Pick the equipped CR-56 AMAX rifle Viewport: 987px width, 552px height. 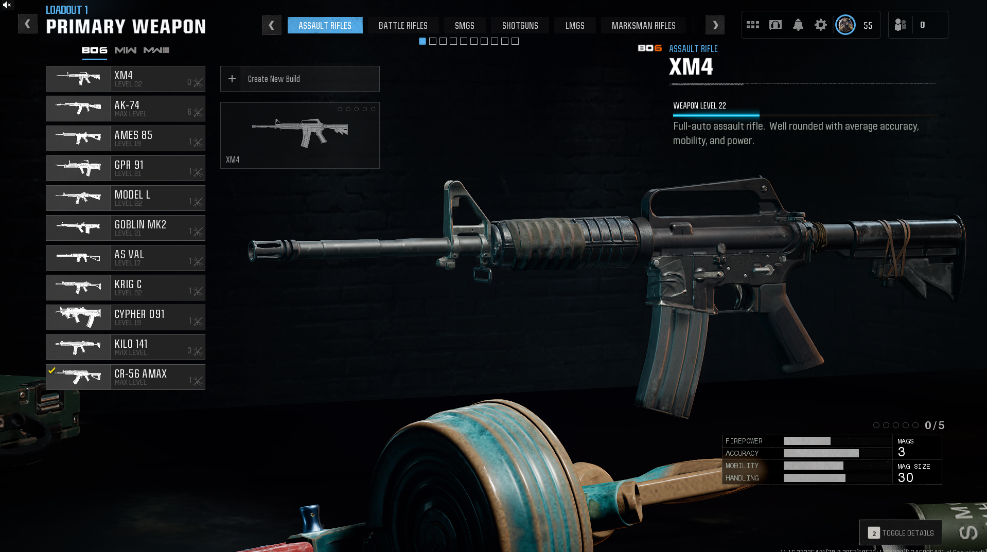pyautogui.click(x=125, y=377)
